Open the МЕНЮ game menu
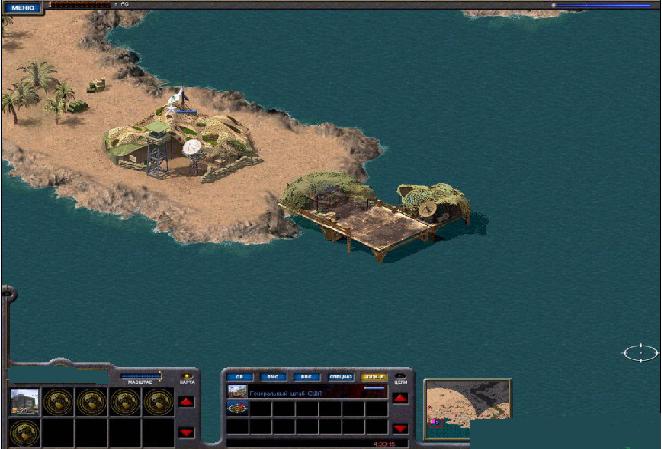Screen dimensions: 662x449 pos(20,7)
